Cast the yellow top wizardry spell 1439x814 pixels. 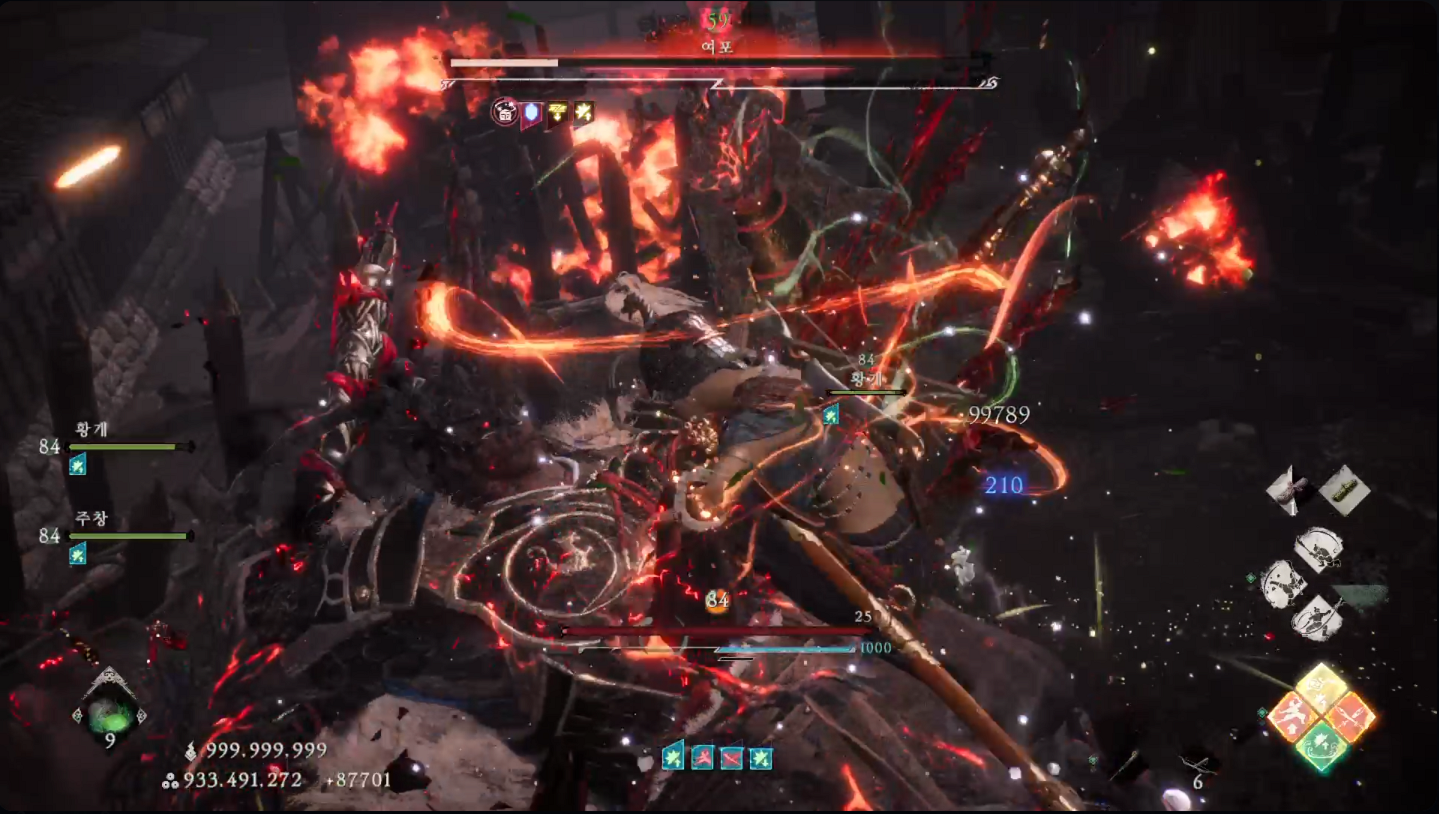click(x=1322, y=685)
